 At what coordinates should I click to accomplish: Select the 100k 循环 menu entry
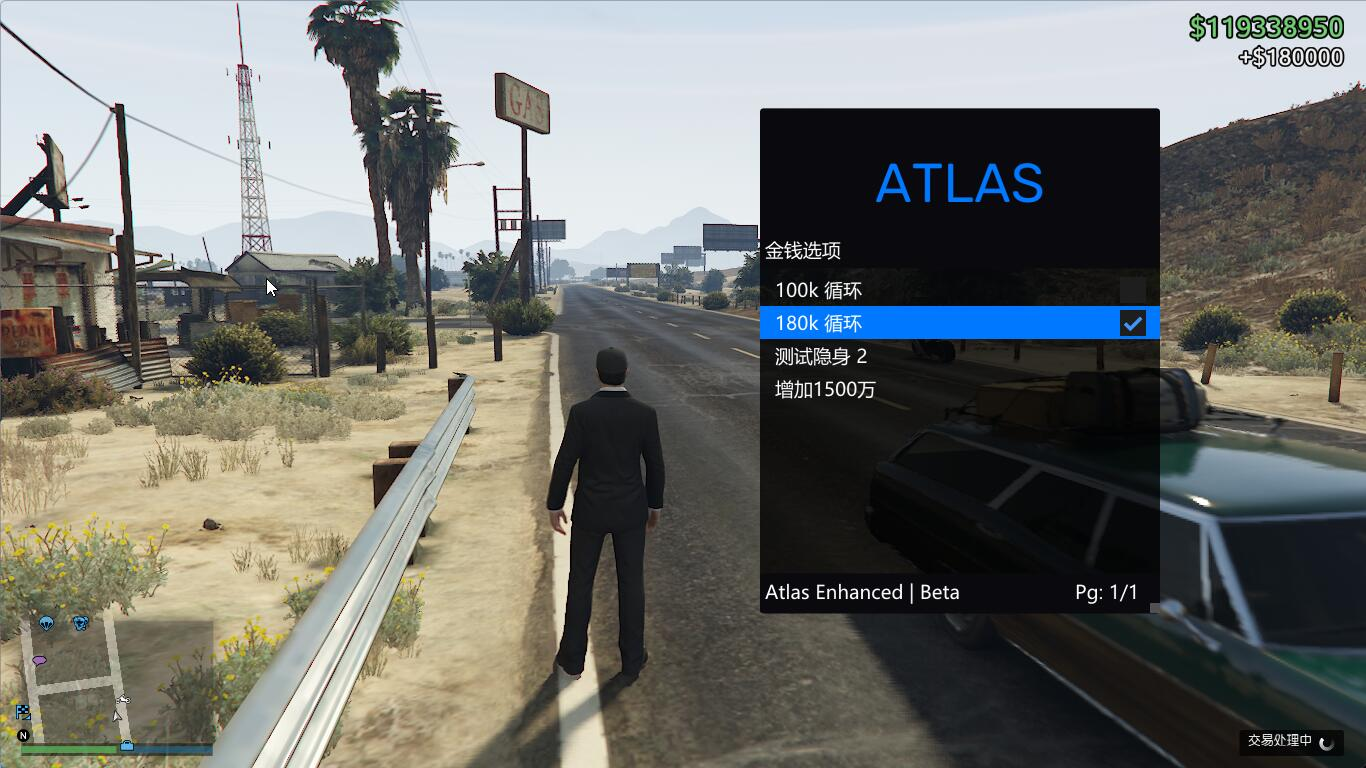point(818,291)
